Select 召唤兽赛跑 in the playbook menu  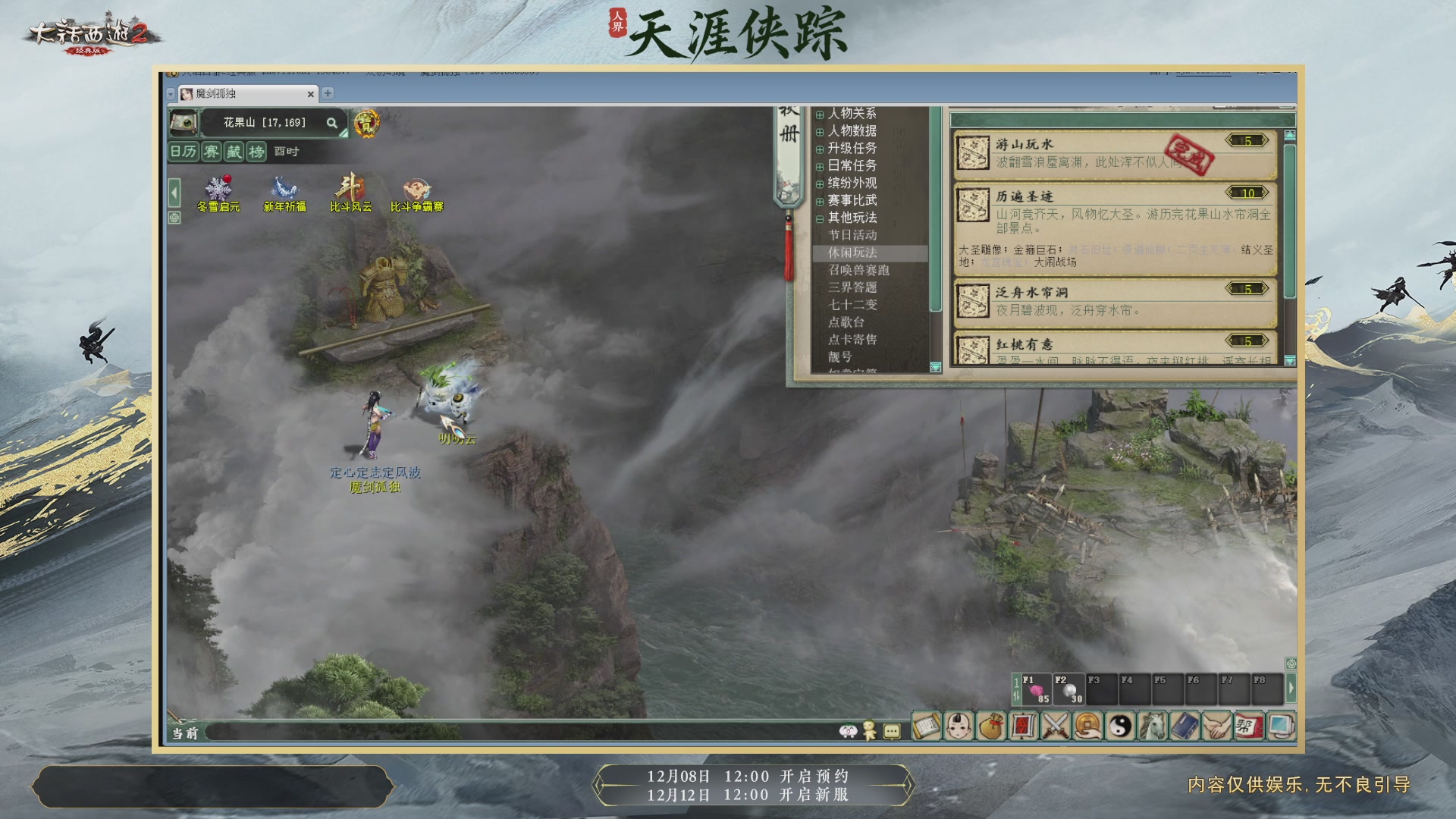(x=858, y=270)
